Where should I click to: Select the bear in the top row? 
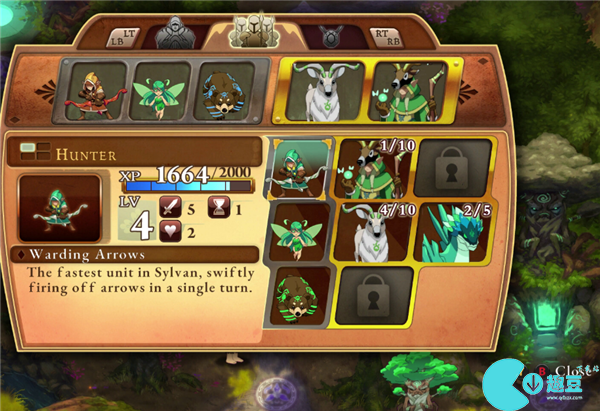coord(226,91)
